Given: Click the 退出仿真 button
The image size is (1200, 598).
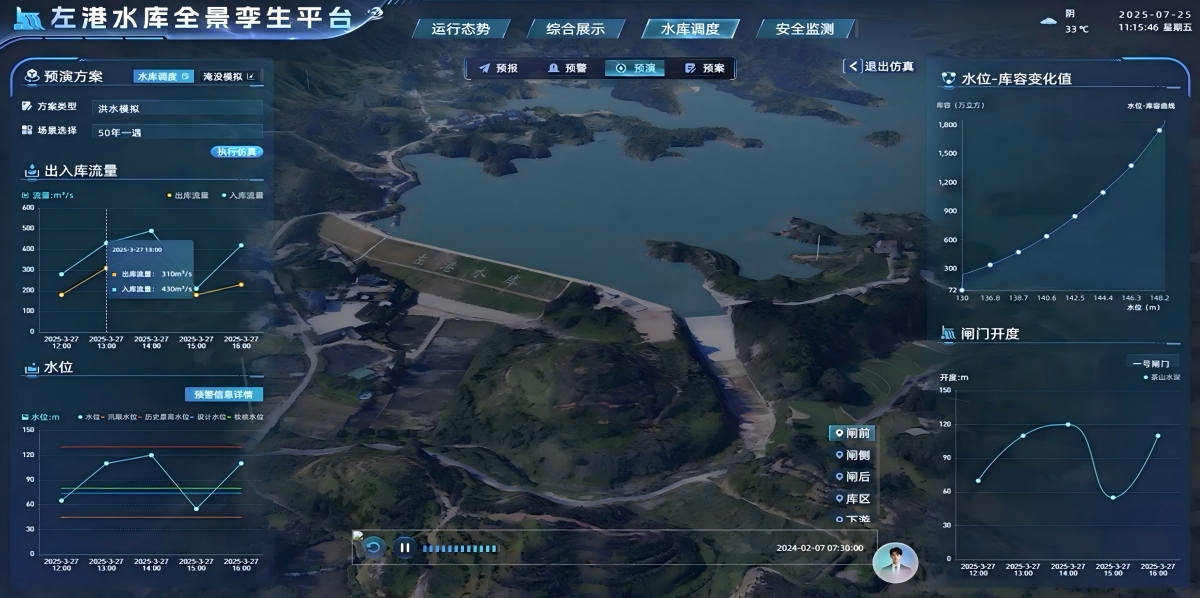Looking at the screenshot, I should [x=880, y=66].
